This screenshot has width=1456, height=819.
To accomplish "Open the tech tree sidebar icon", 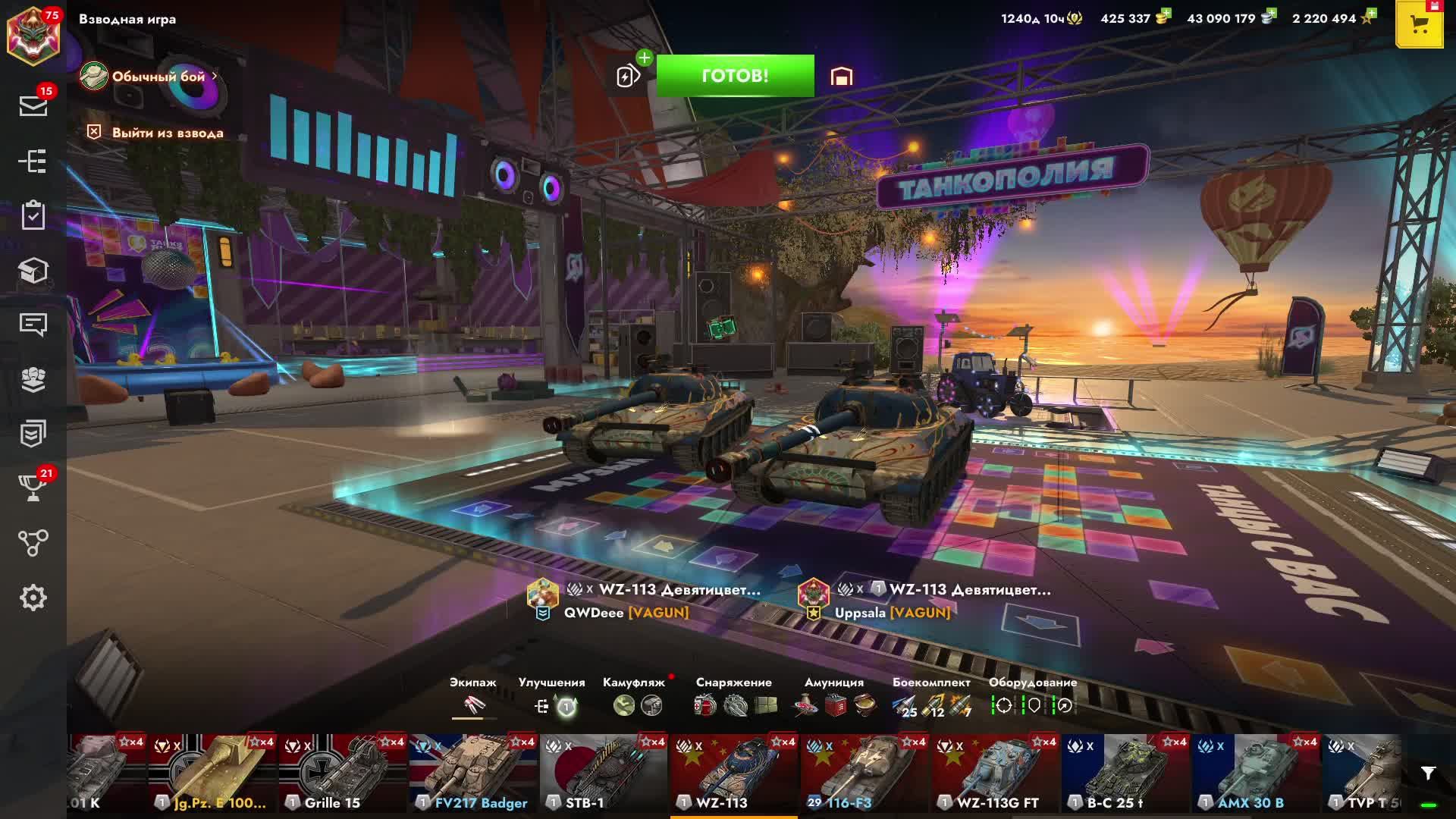I will [x=33, y=161].
